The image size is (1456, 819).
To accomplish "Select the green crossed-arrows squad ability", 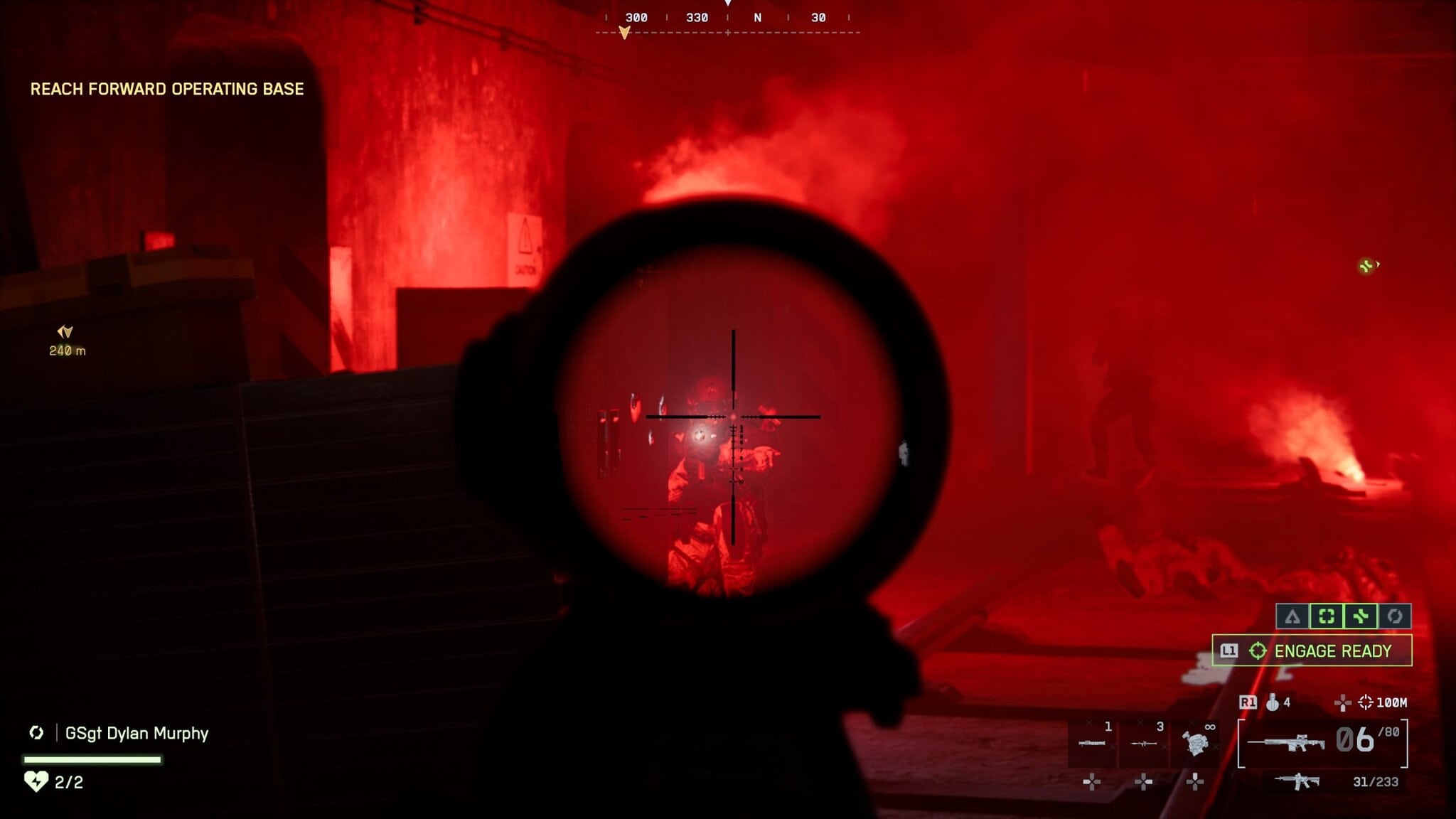I will [1360, 616].
